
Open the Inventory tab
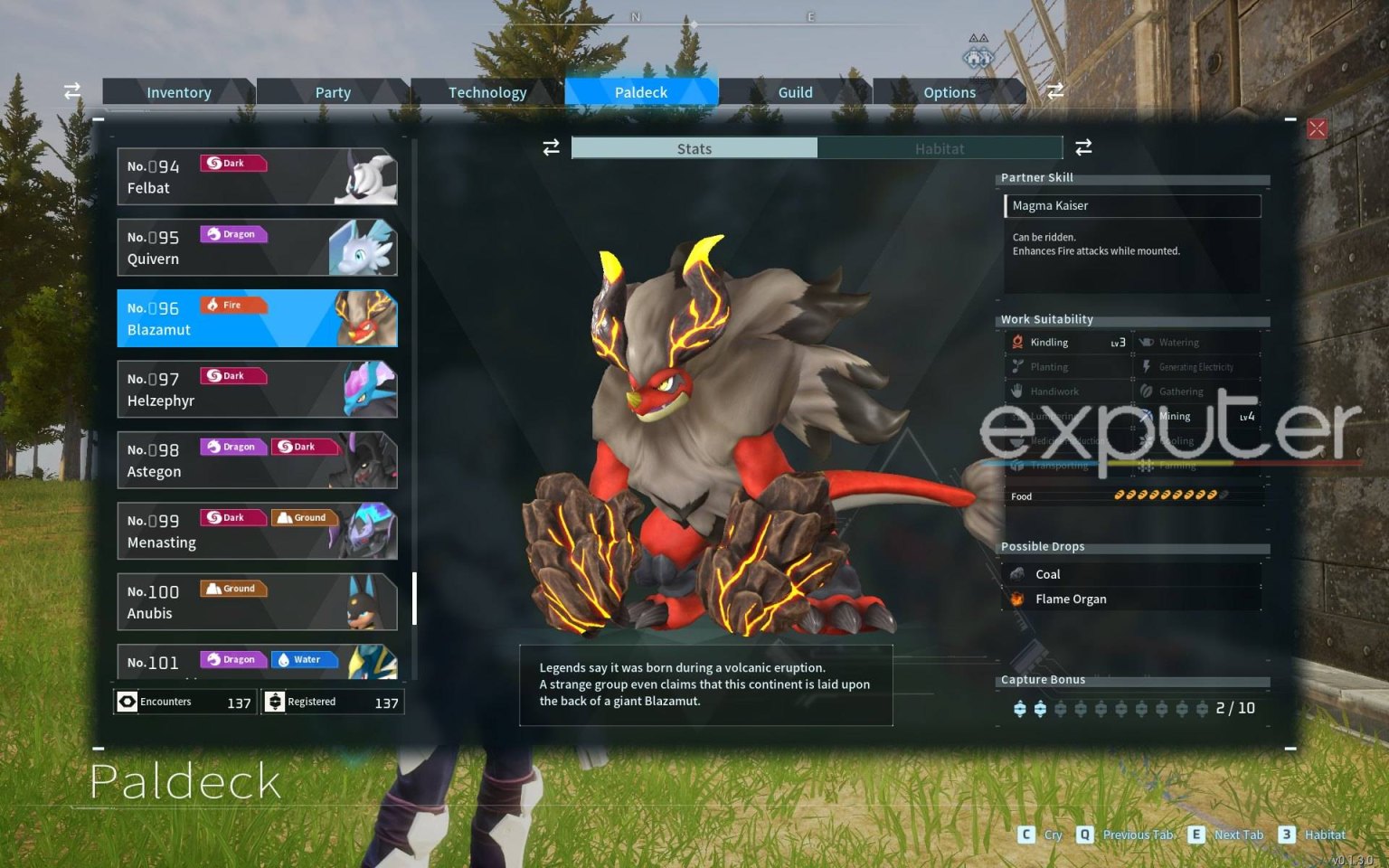(x=178, y=91)
